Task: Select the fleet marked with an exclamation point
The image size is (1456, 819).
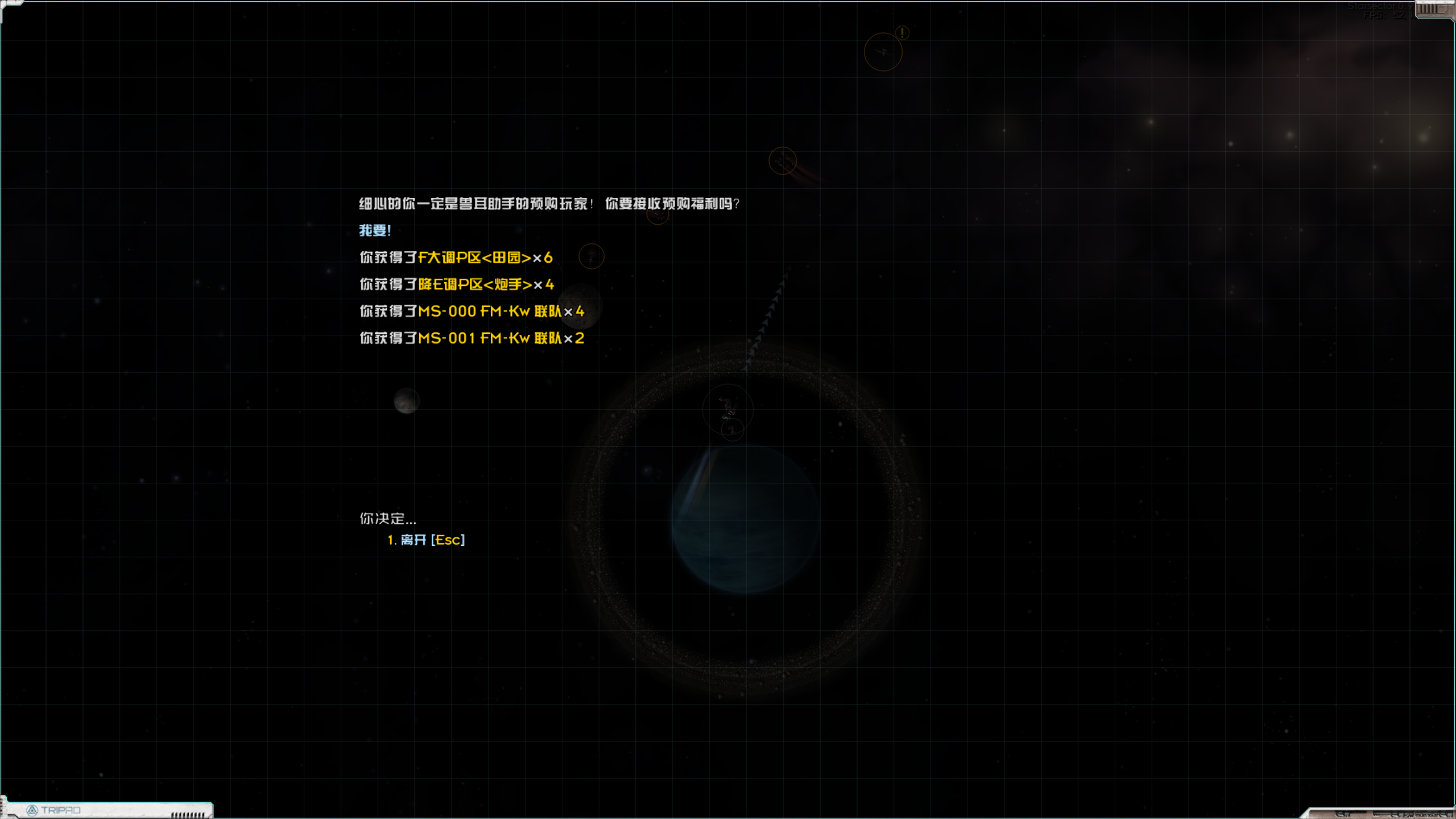Action: pos(884,52)
